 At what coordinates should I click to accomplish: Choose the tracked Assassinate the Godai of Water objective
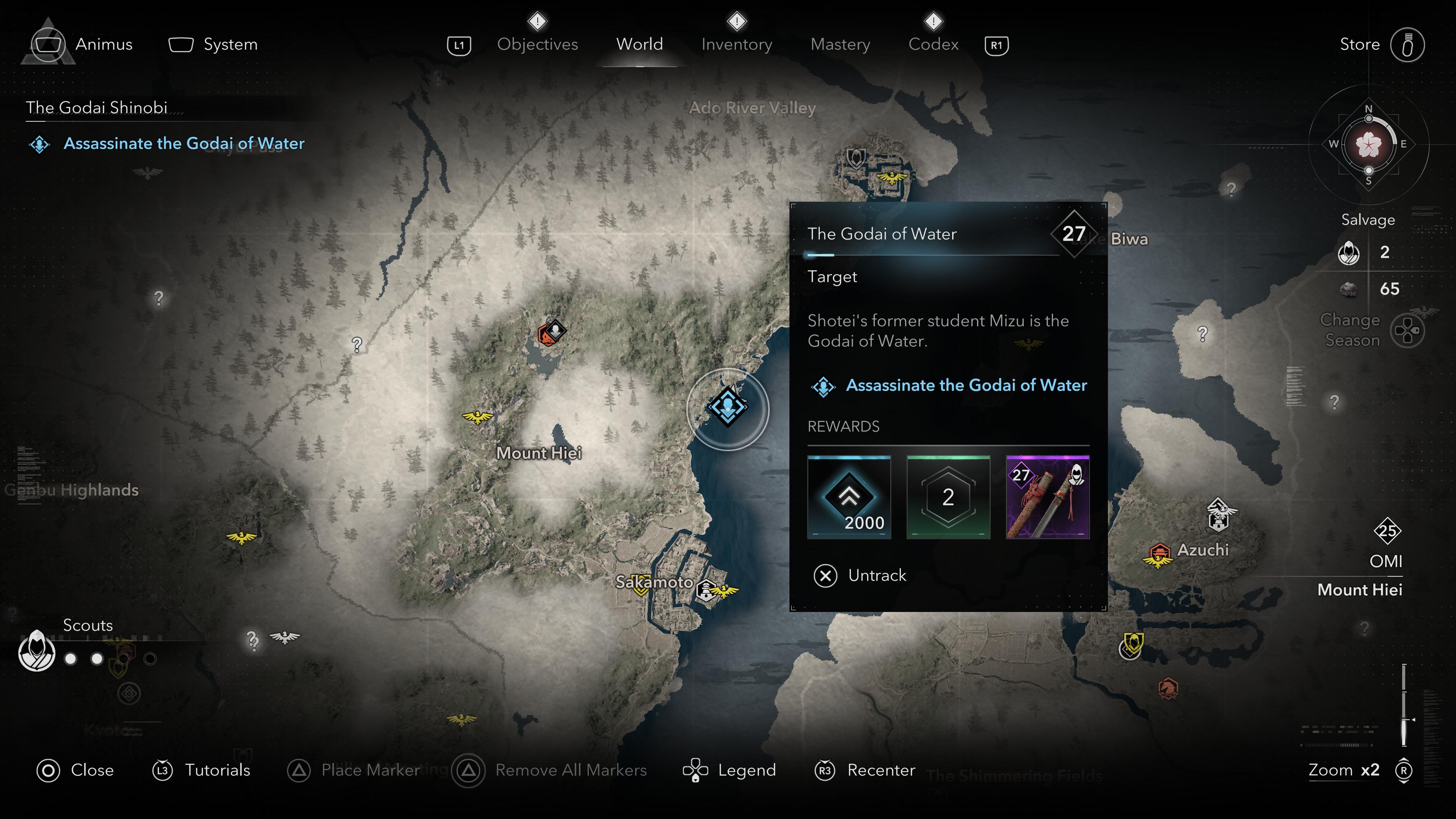tap(184, 144)
